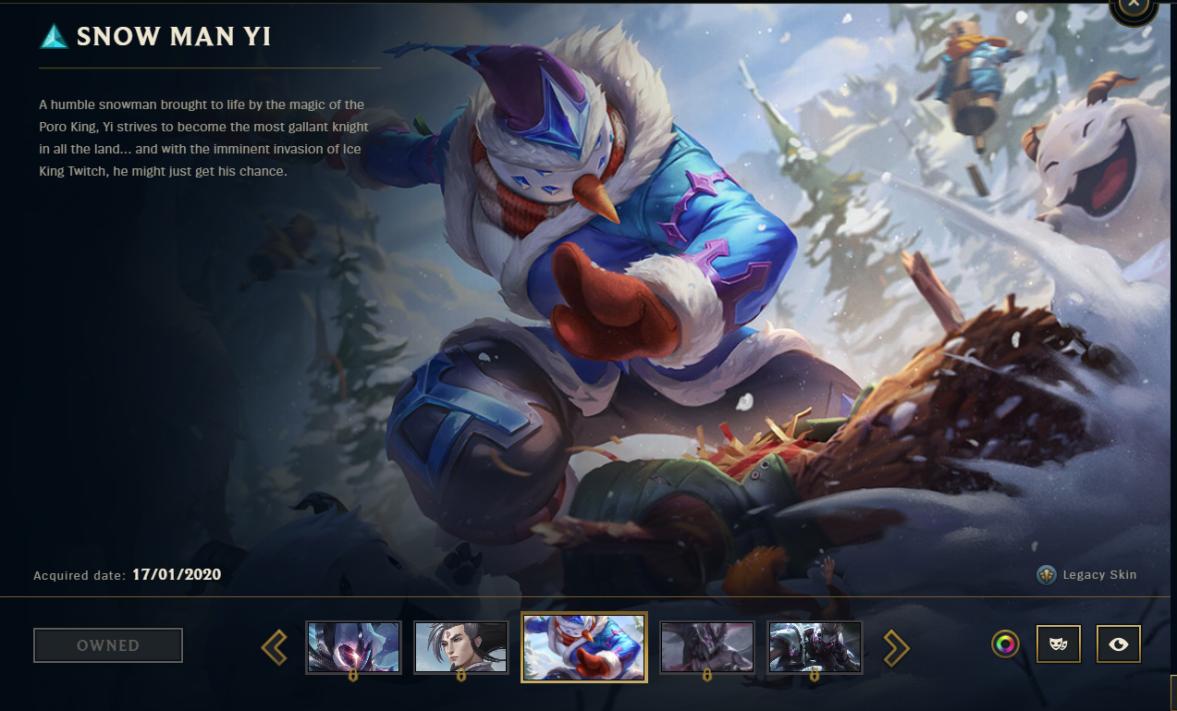The width and height of the screenshot is (1177, 711).
Task: Show next skins with right arrow
Action: [896, 648]
